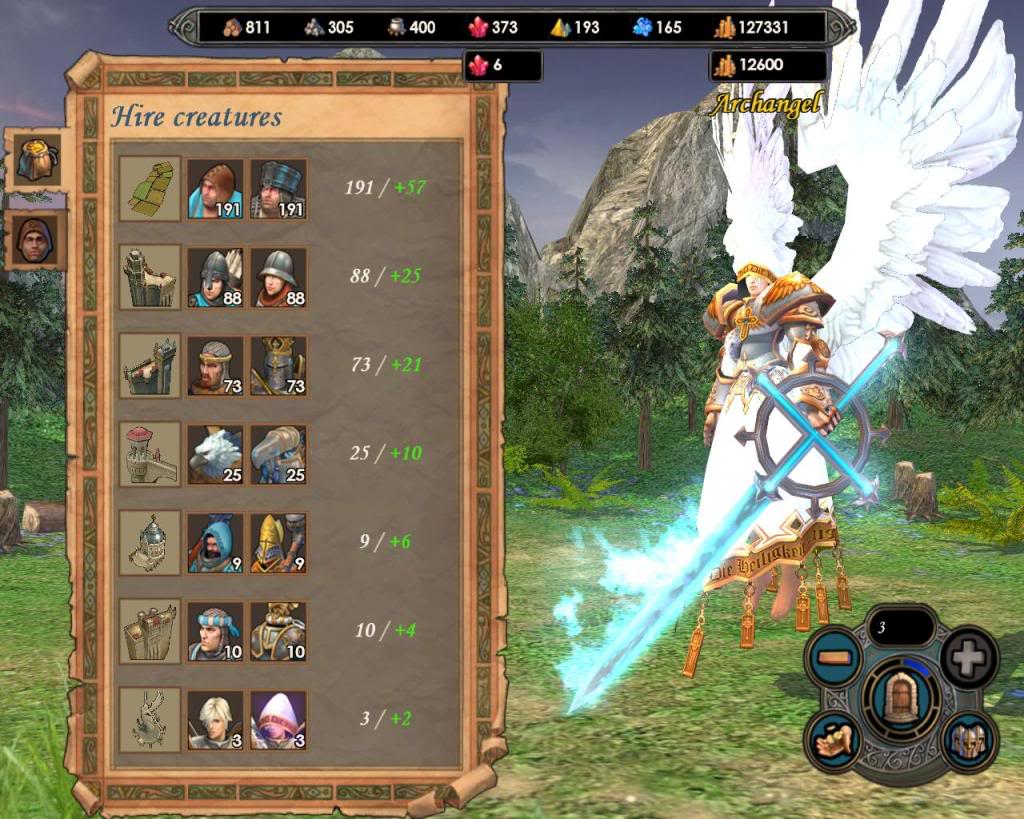1024x819 pixels.
Task: Click the hand with coins buy button
Action: point(833,740)
